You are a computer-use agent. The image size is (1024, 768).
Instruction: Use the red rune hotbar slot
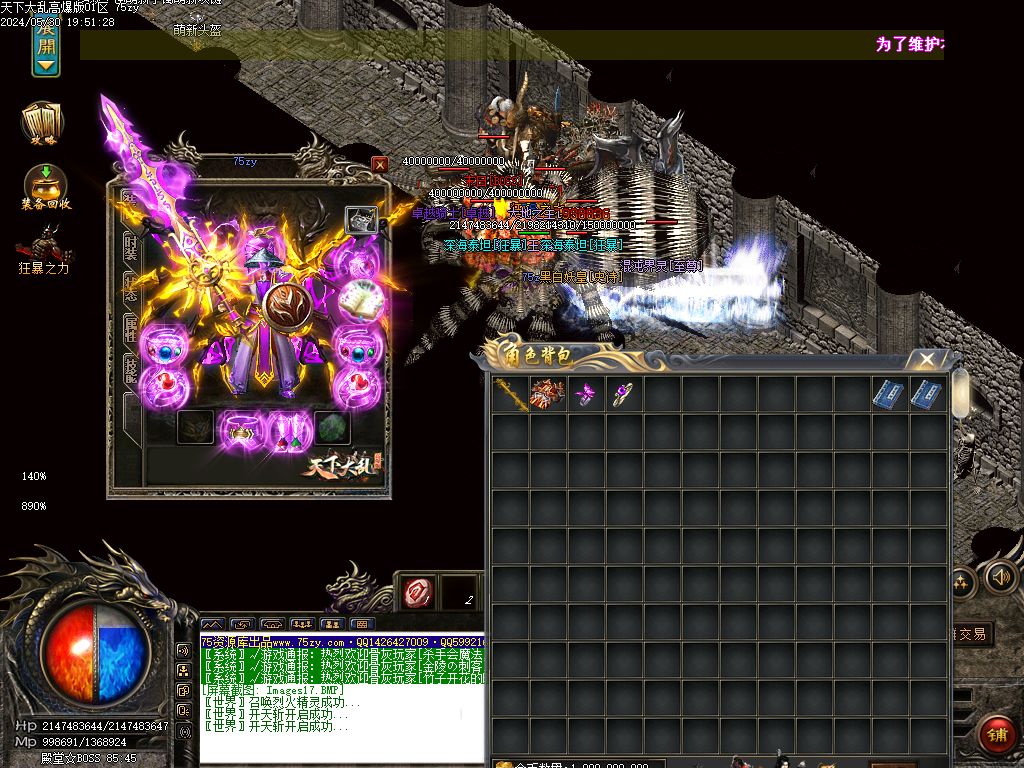click(x=417, y=594)
